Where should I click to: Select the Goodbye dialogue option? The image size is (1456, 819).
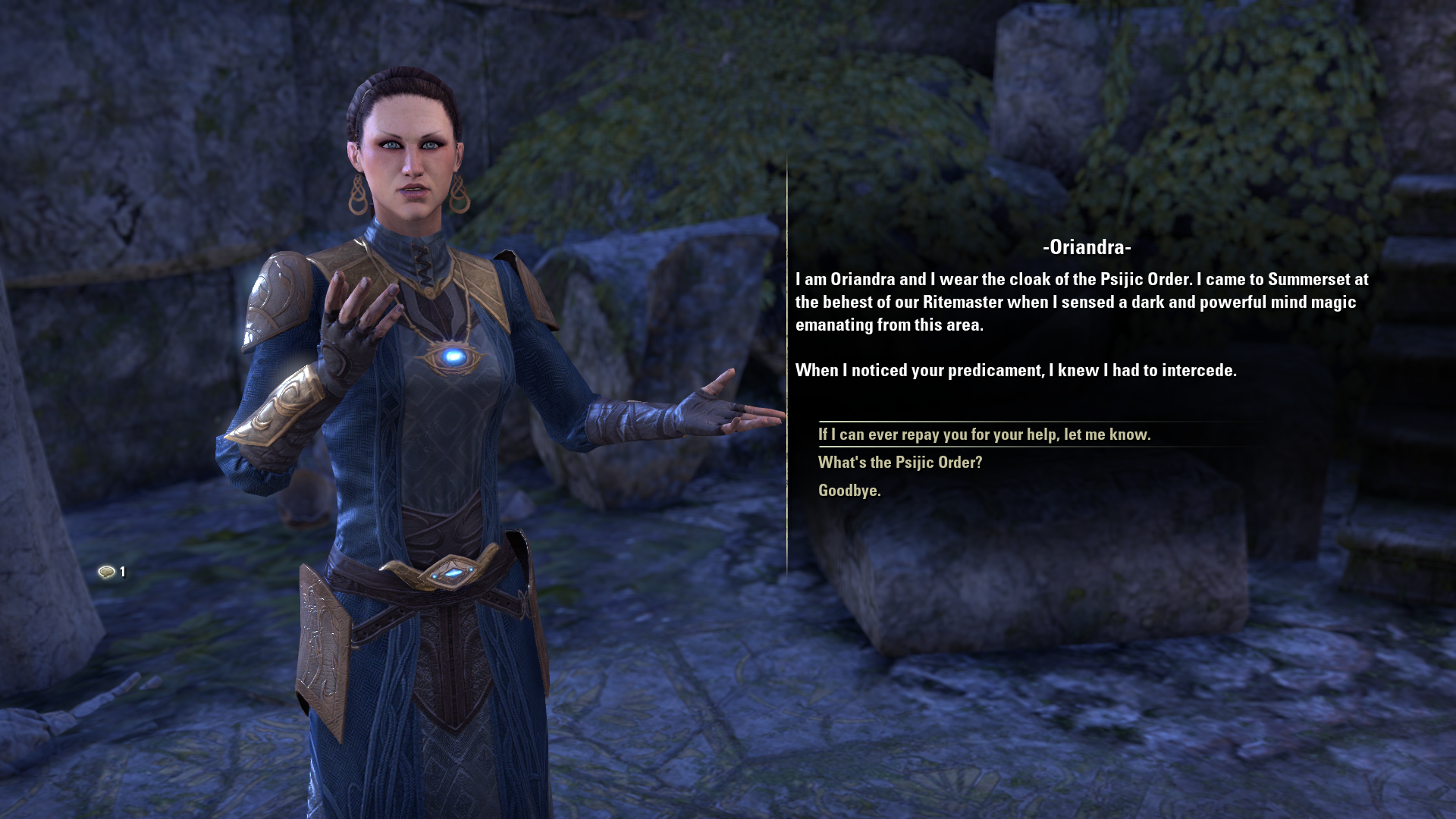click(x=849, y=491)
